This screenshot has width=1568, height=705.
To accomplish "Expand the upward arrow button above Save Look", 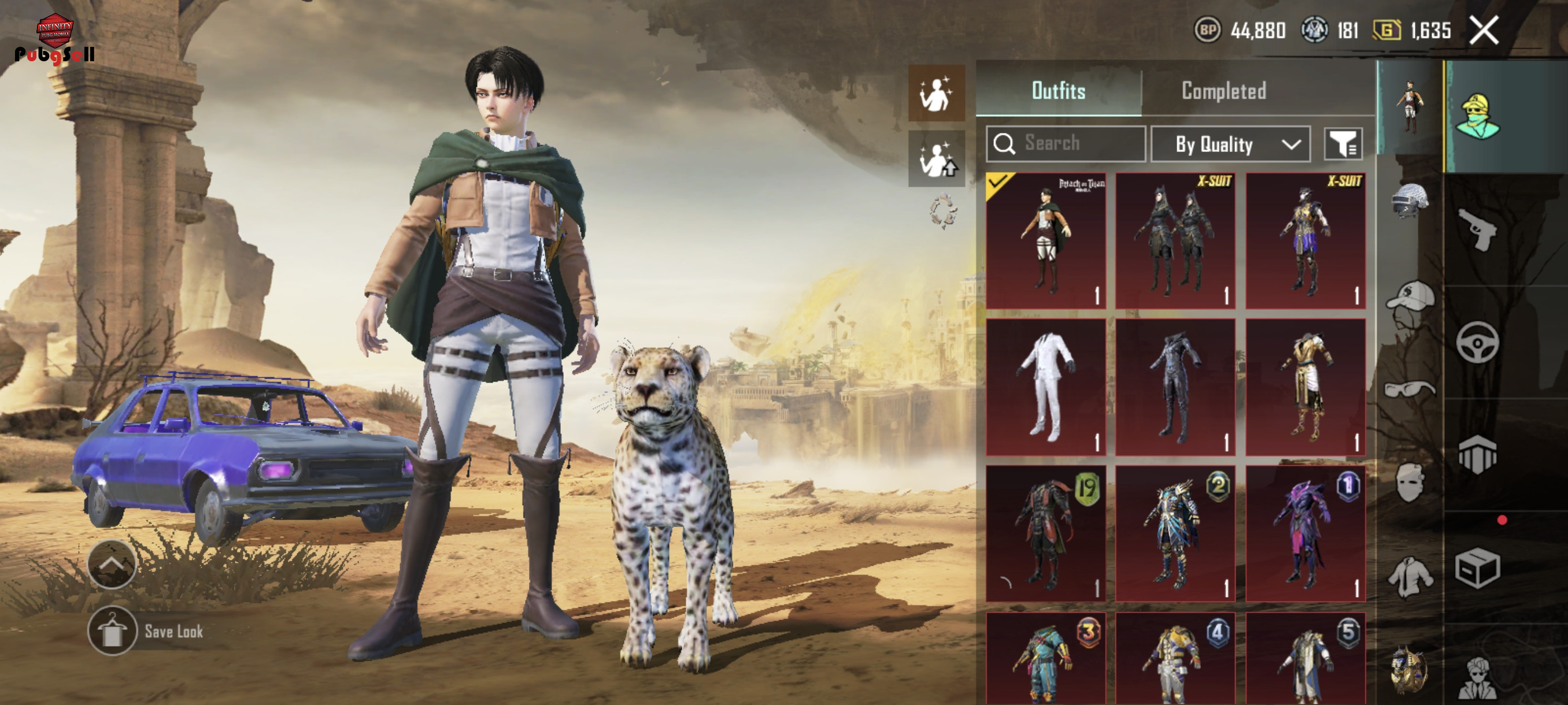I will (x=112, y=564).
